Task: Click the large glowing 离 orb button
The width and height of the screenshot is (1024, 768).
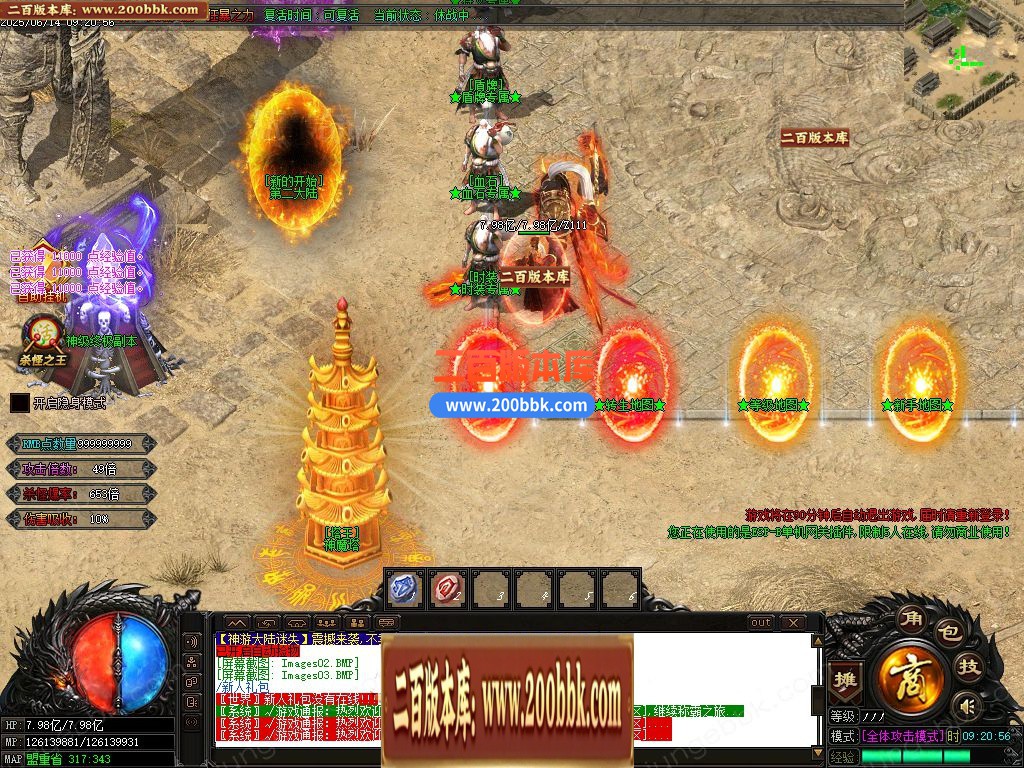Action: point(911,678)
